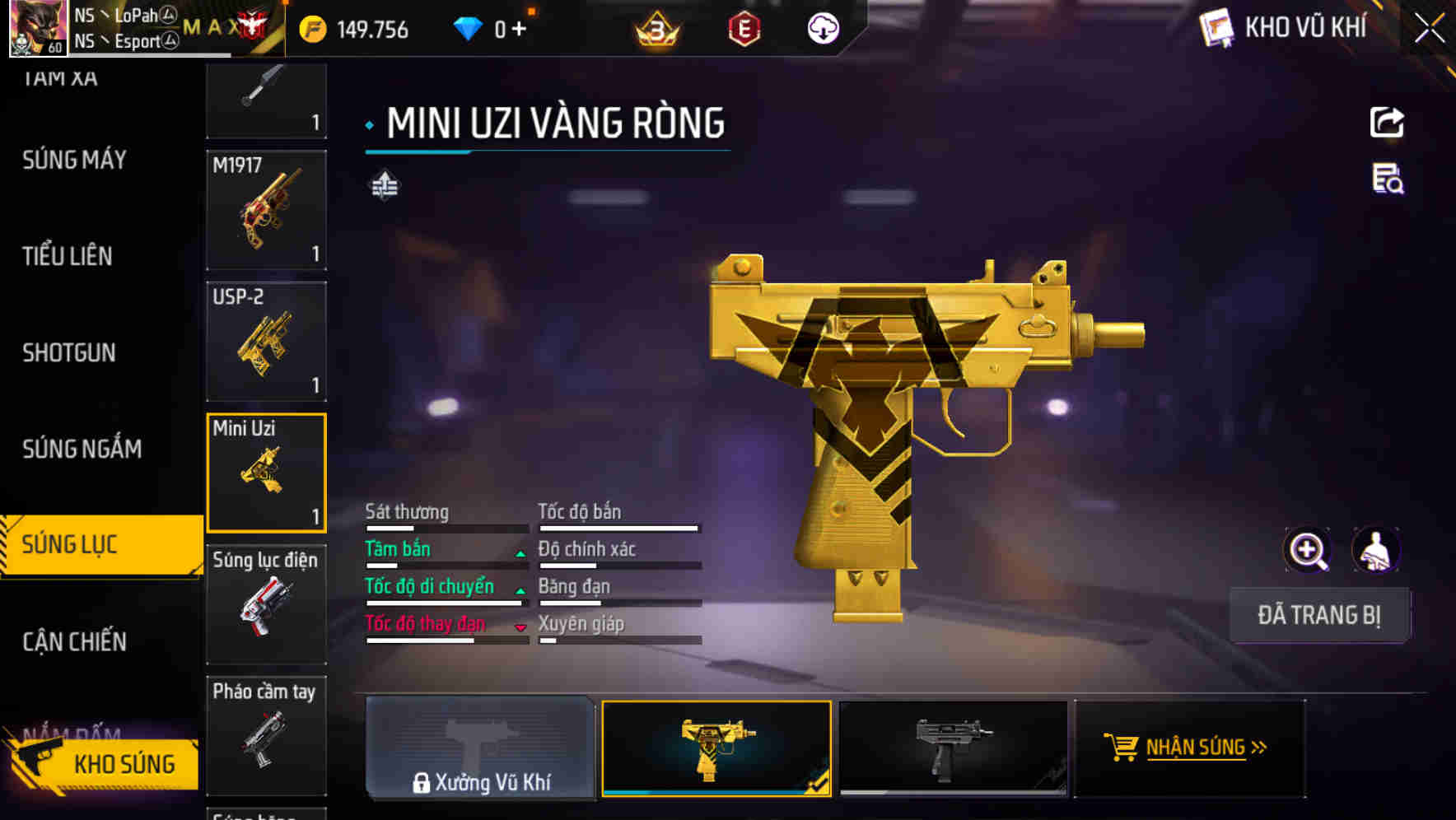Zoom in on the weapon with magnifier
This screenshot has width=1456, height=820.
pyautogui.click(x=1307, y=551)
